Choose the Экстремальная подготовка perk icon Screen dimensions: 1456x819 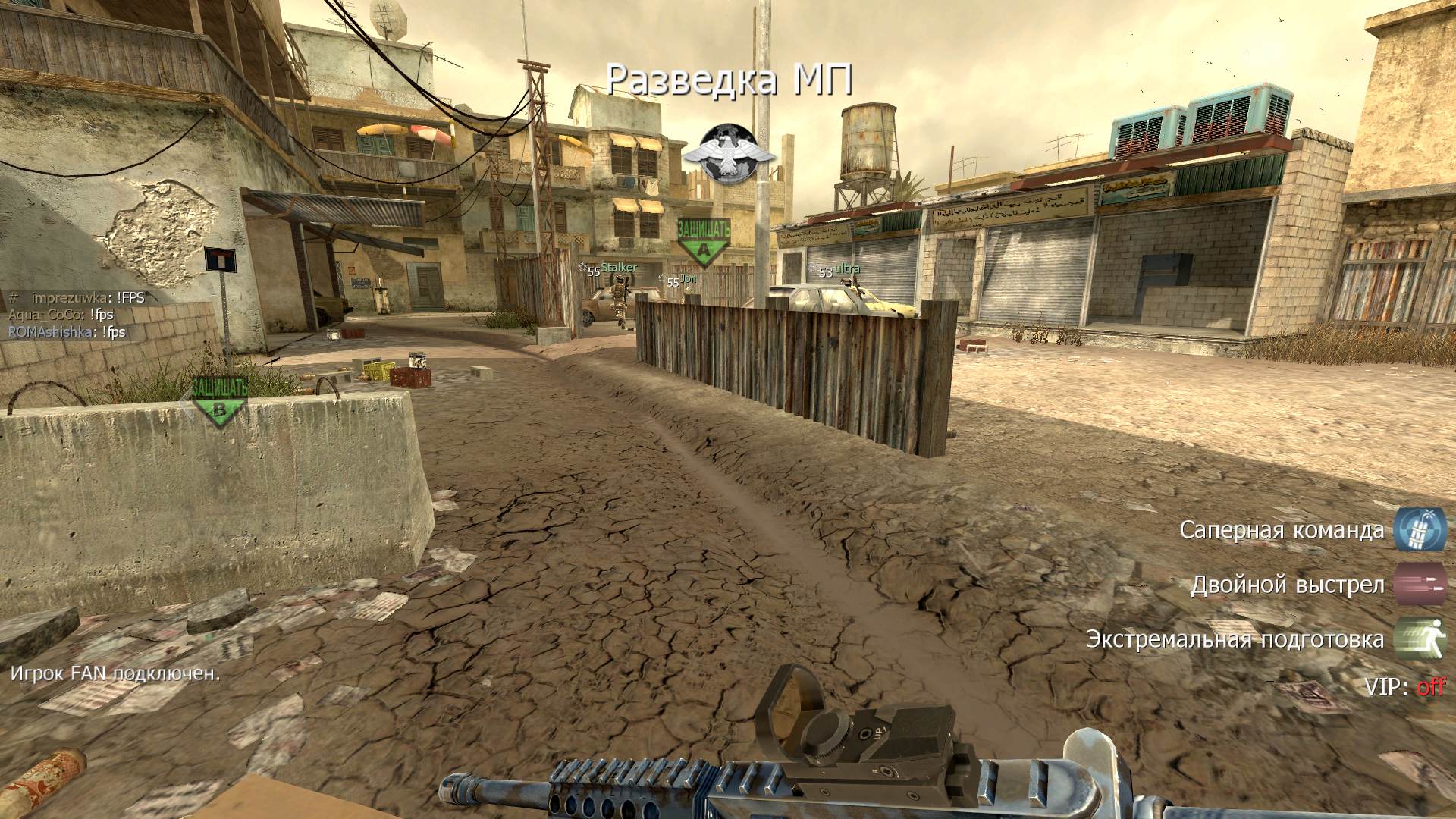coord(1420,639)
